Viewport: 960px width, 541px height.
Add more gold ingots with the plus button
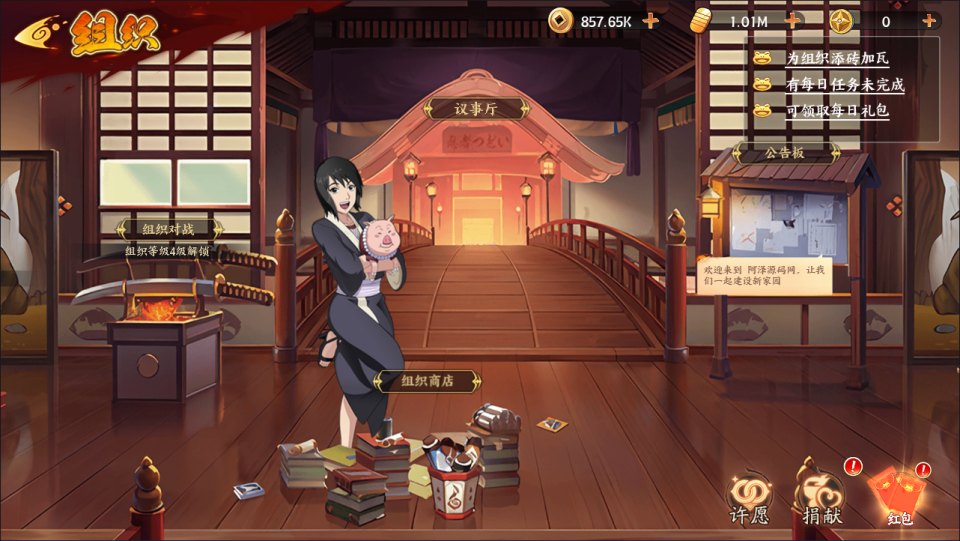pyautogui.click(x=793, y=20)
